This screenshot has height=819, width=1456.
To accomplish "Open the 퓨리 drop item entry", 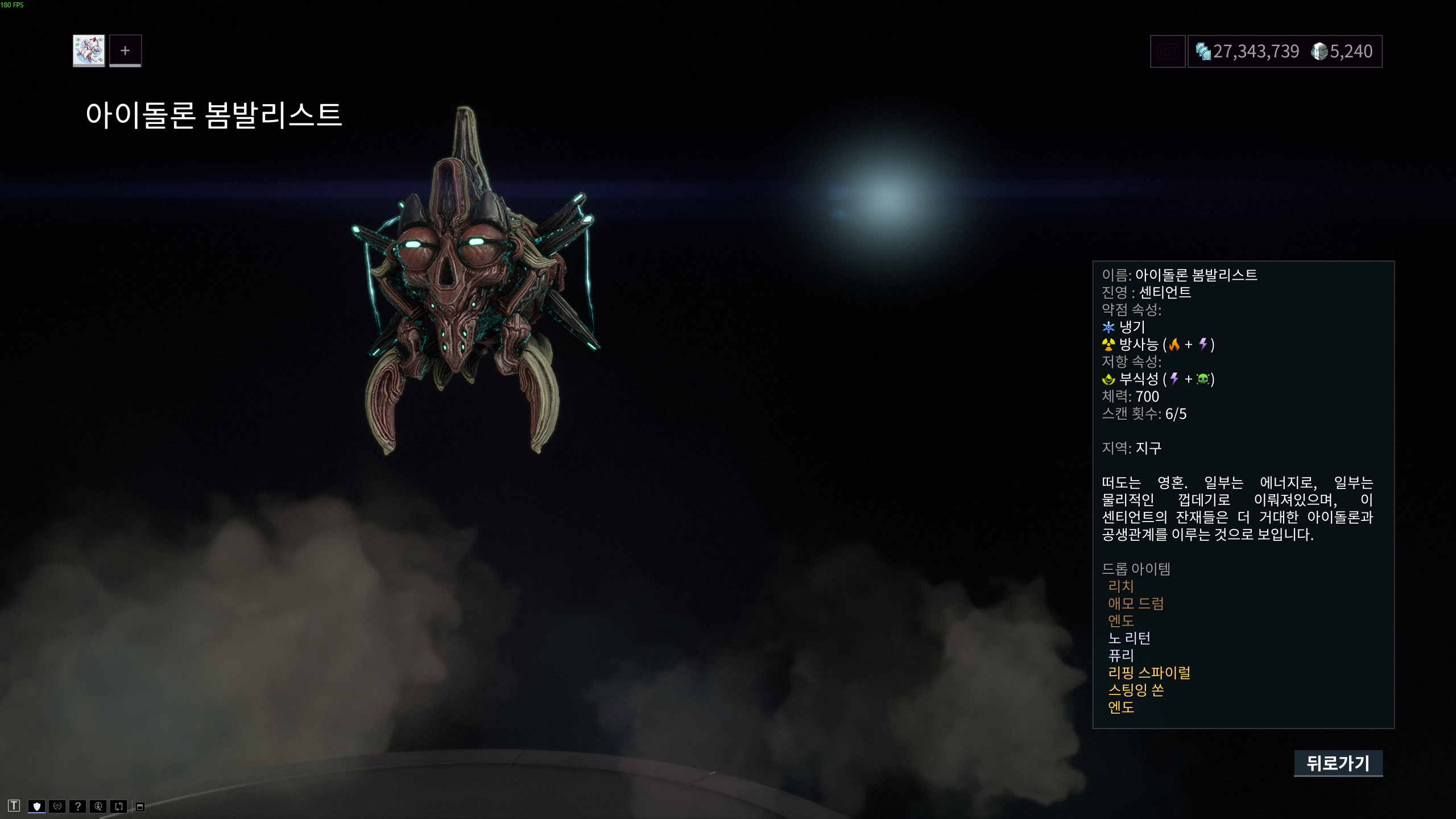I will tap(1121, 655).
